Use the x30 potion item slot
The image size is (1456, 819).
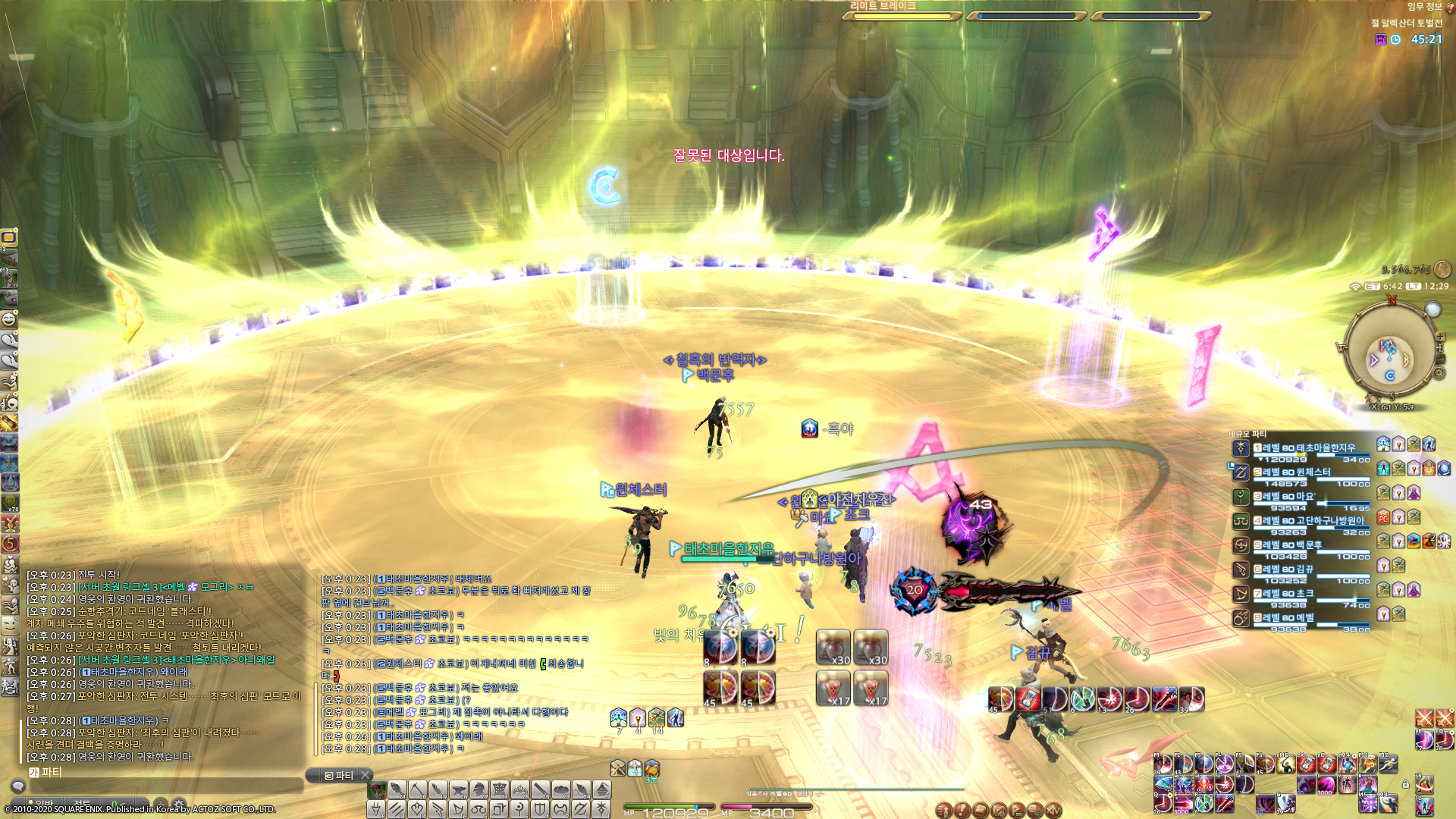click(x=833, y=648)
